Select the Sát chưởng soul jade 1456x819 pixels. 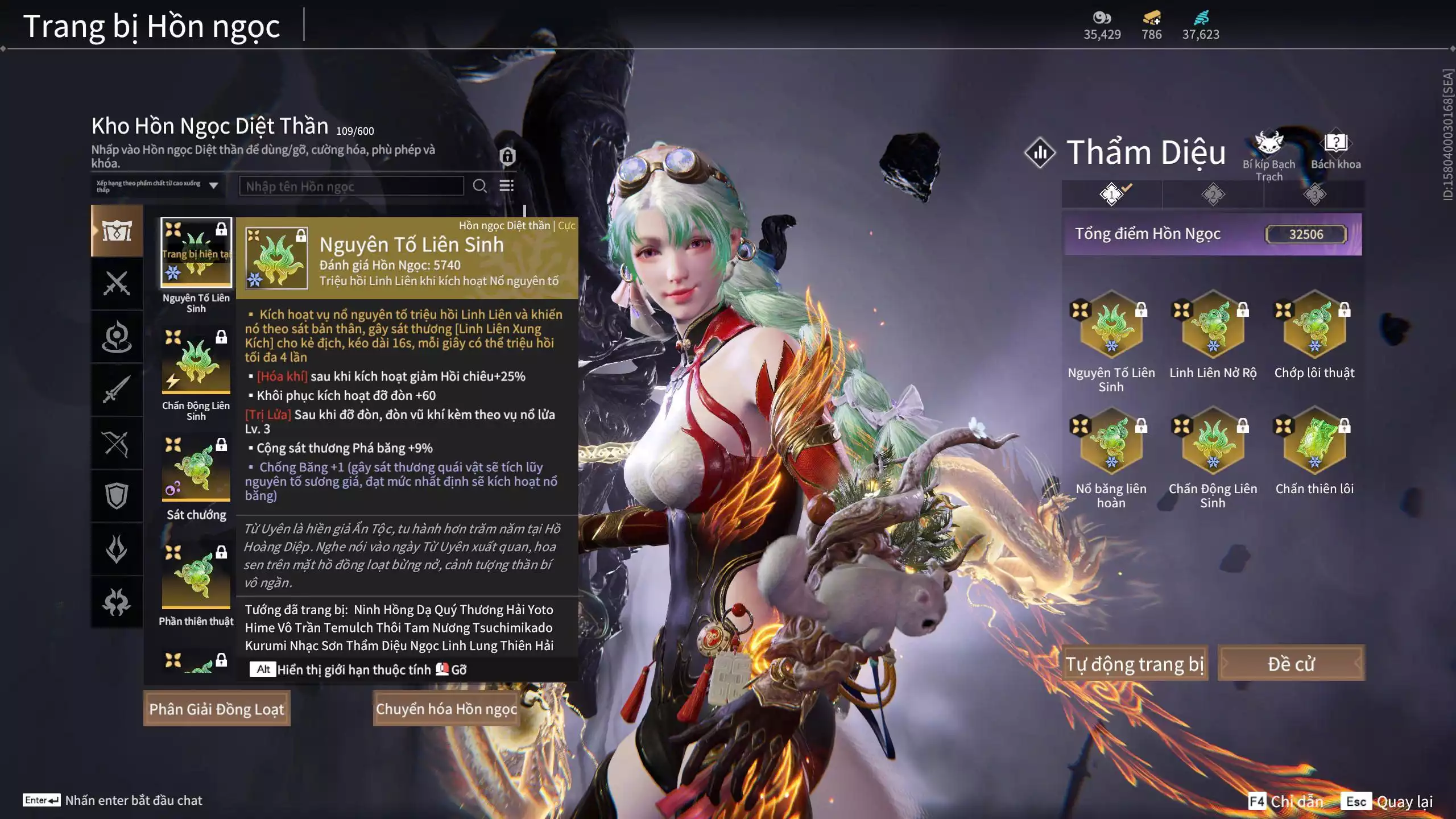tap(196, 469)
